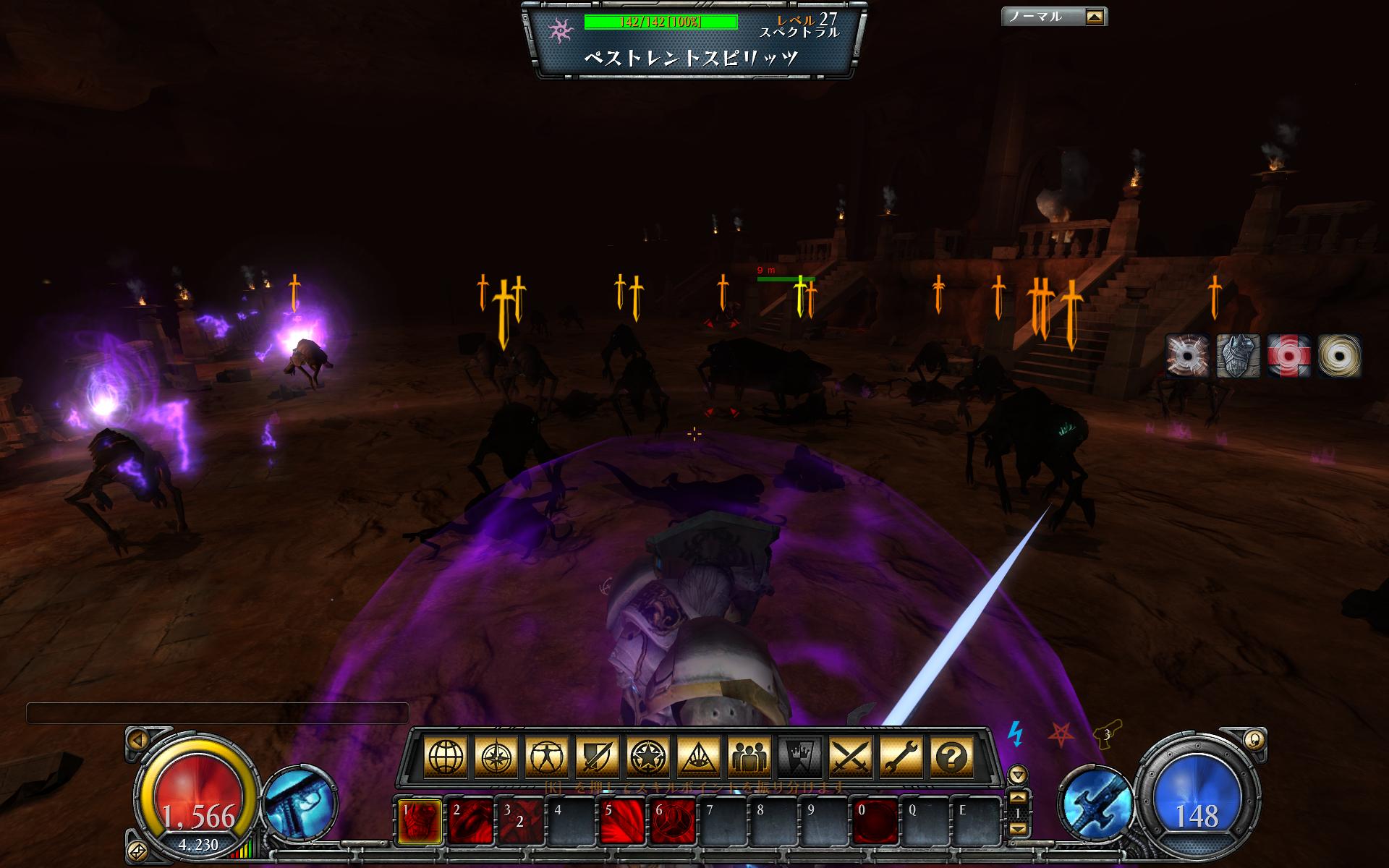The height and width of the screenshot is (868, 1389).
Task: Open the crossed swords menu button
Action: (851, 758)
